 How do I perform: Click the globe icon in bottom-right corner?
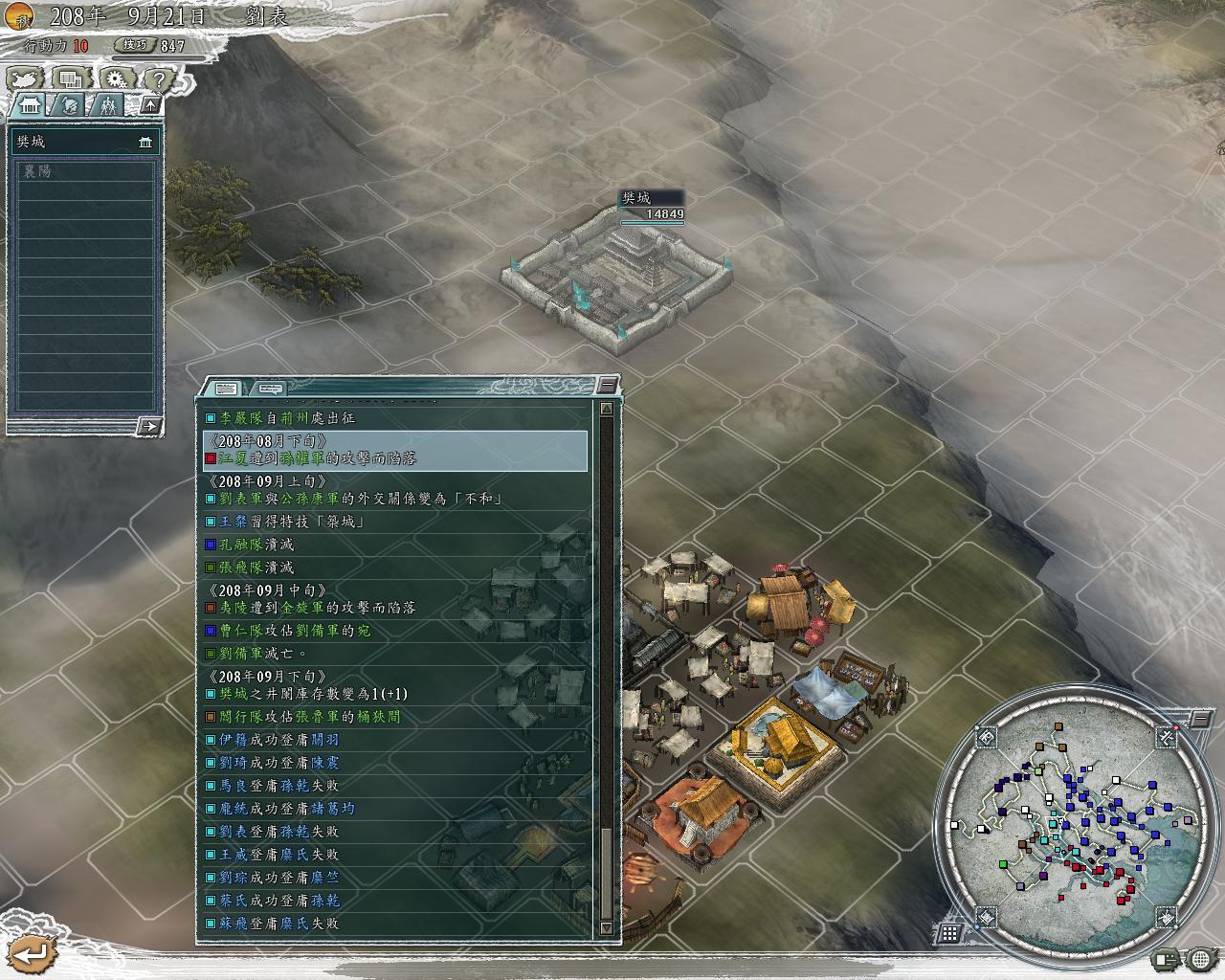pyautogui.click(x=1201, y=958)
